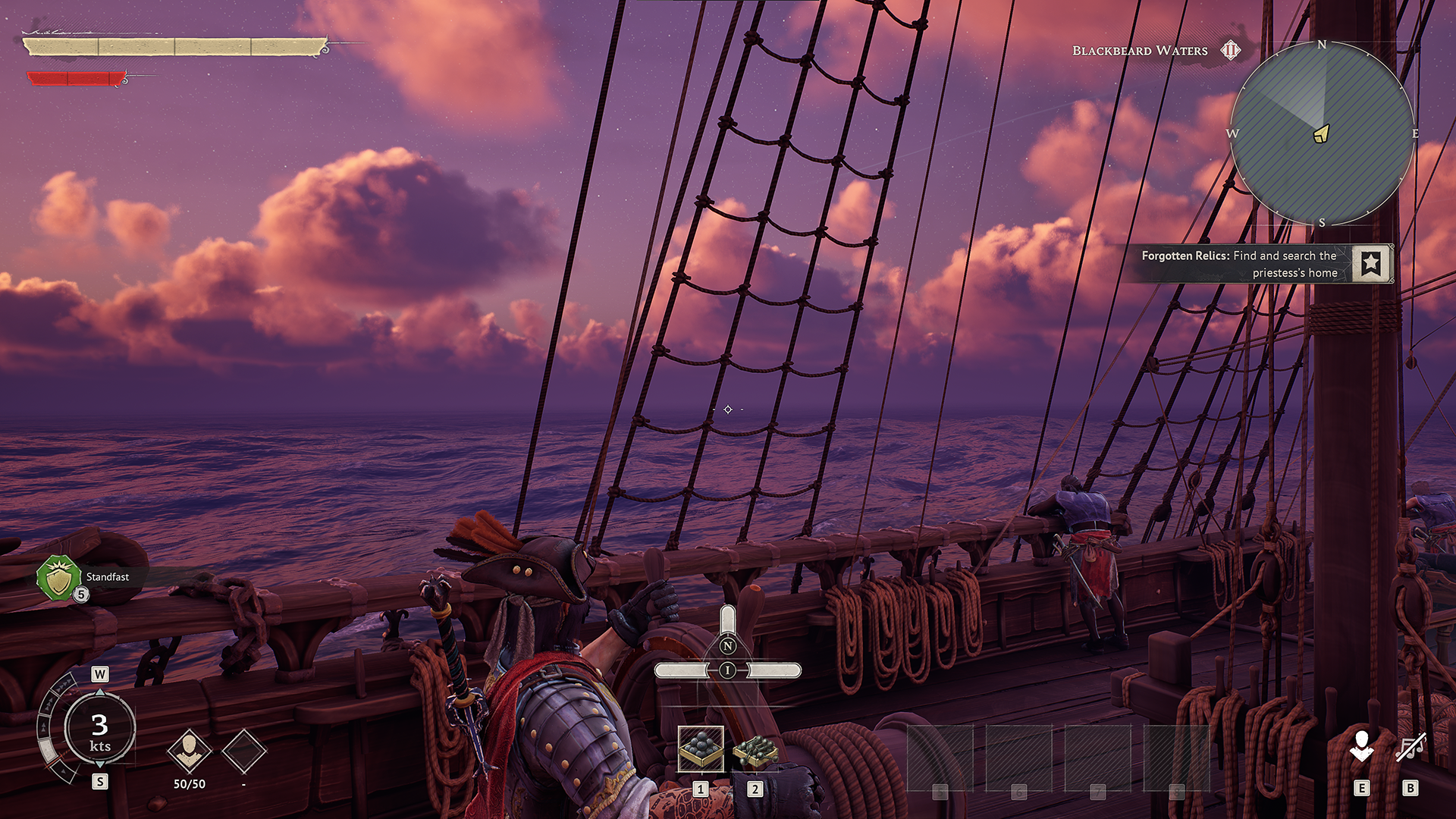
Task: Click the wheel steering N indicator
Action: (728, 646)
